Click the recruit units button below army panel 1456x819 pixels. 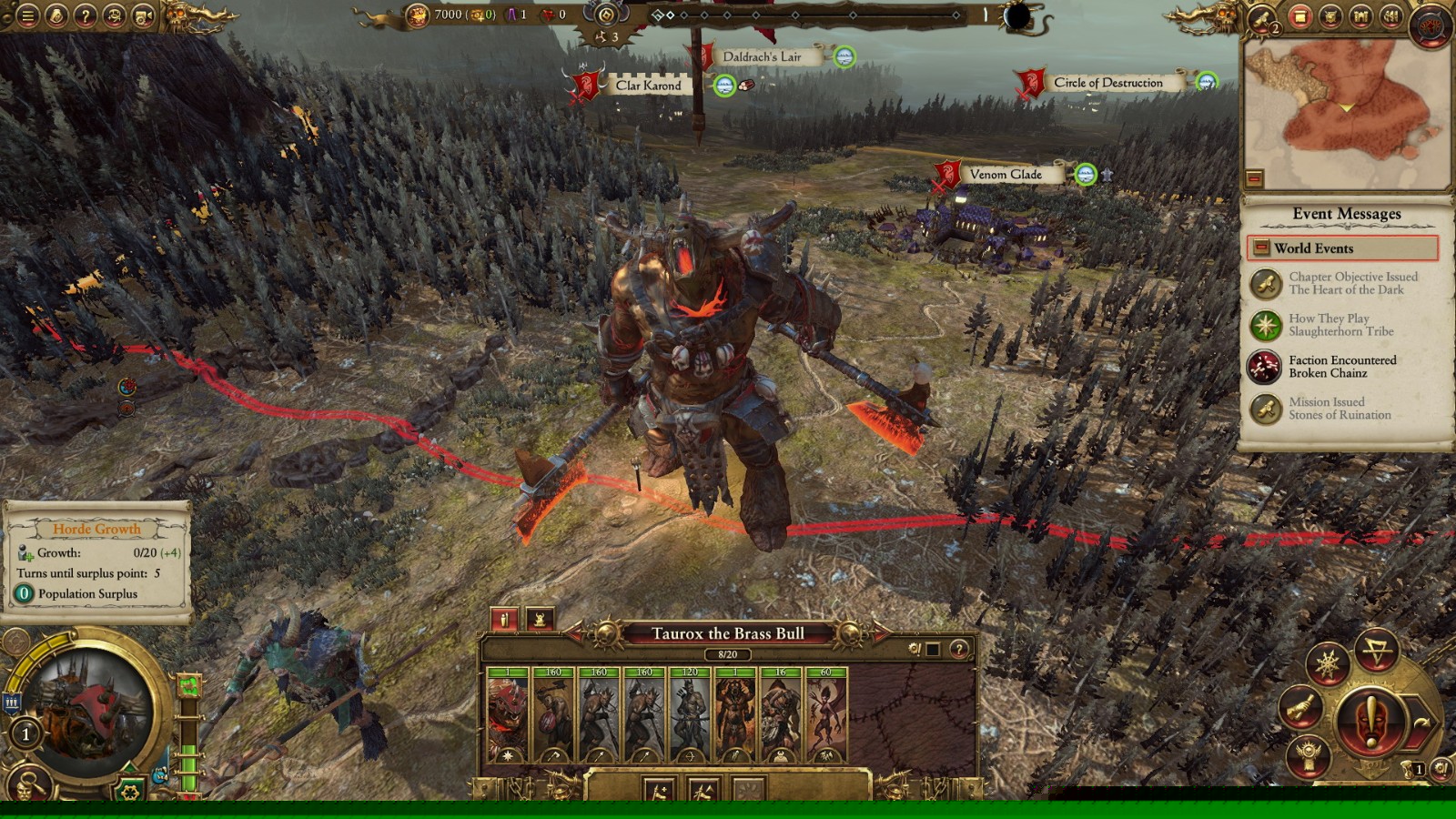(658, 790)
